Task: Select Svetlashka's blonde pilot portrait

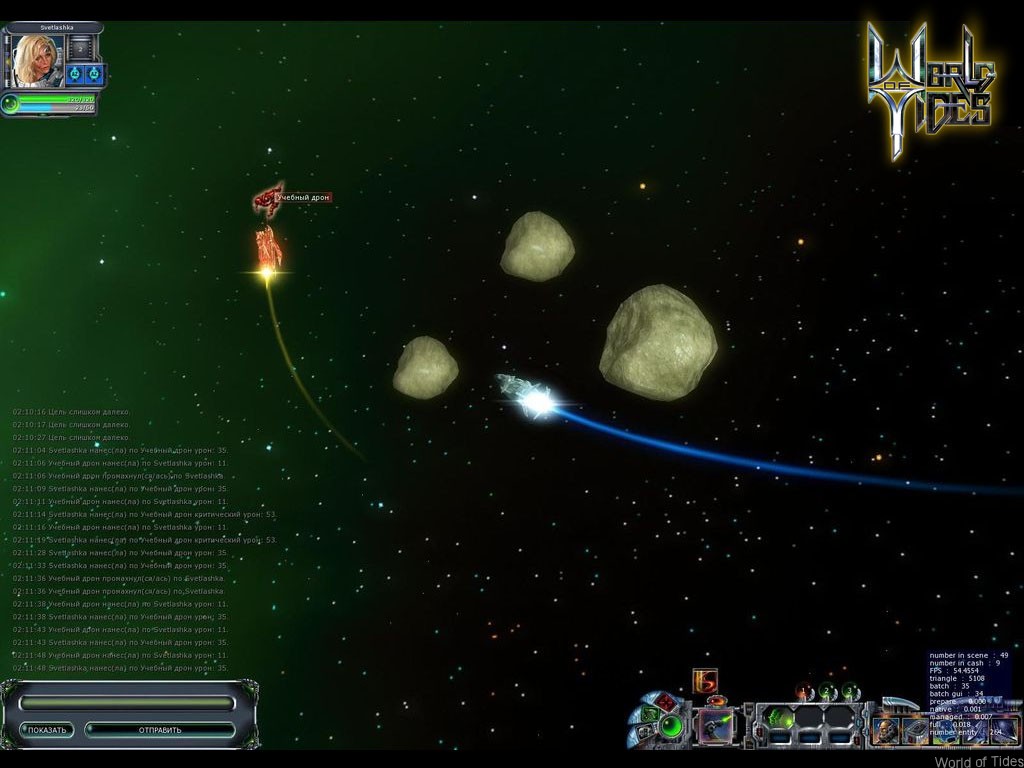Action: tap(36, 60)
